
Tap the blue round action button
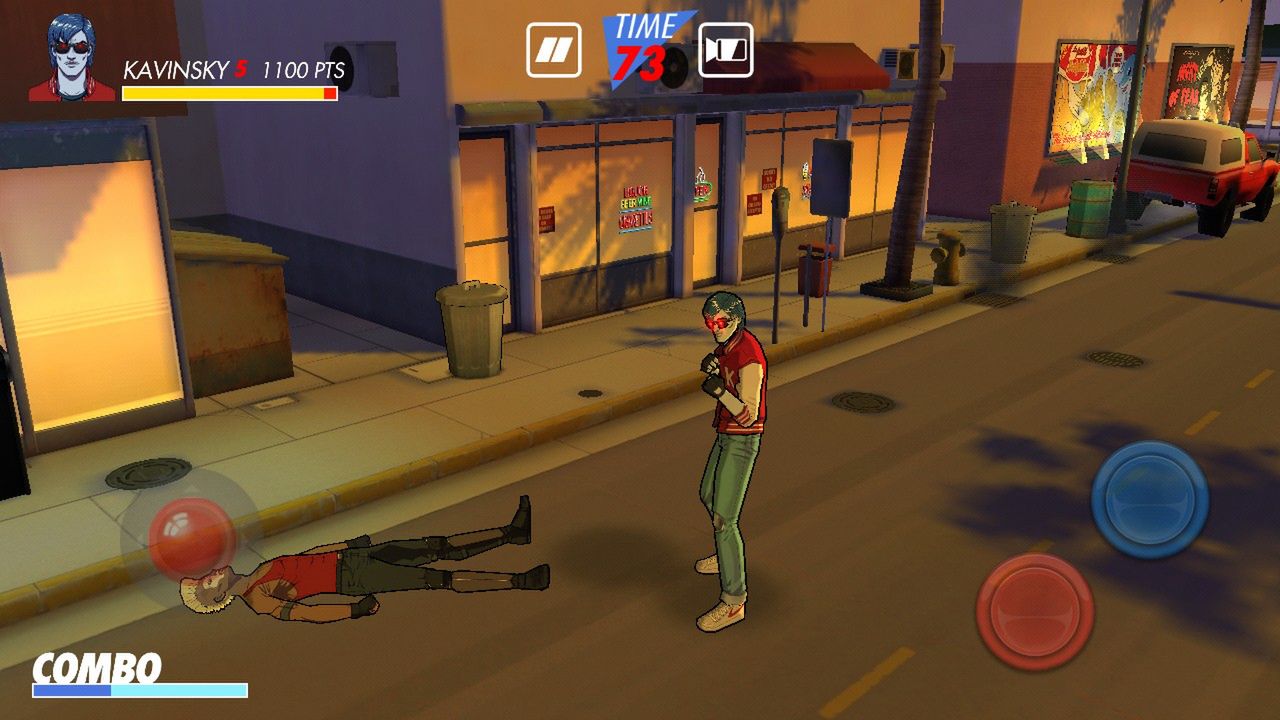pyautogui.click(x=1149, y=498)
